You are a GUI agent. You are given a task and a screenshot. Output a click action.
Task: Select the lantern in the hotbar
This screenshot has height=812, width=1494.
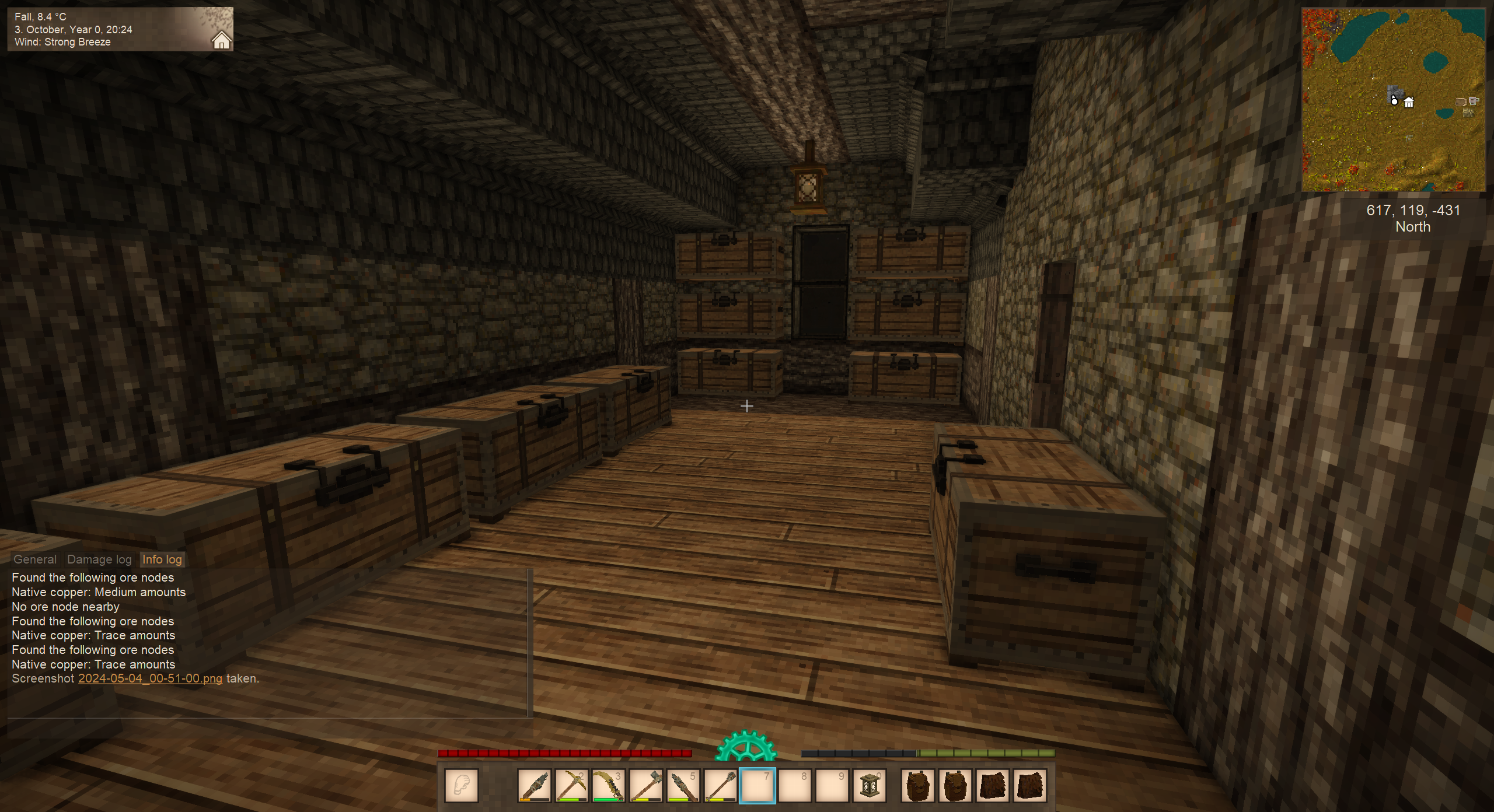click(870, 786)
